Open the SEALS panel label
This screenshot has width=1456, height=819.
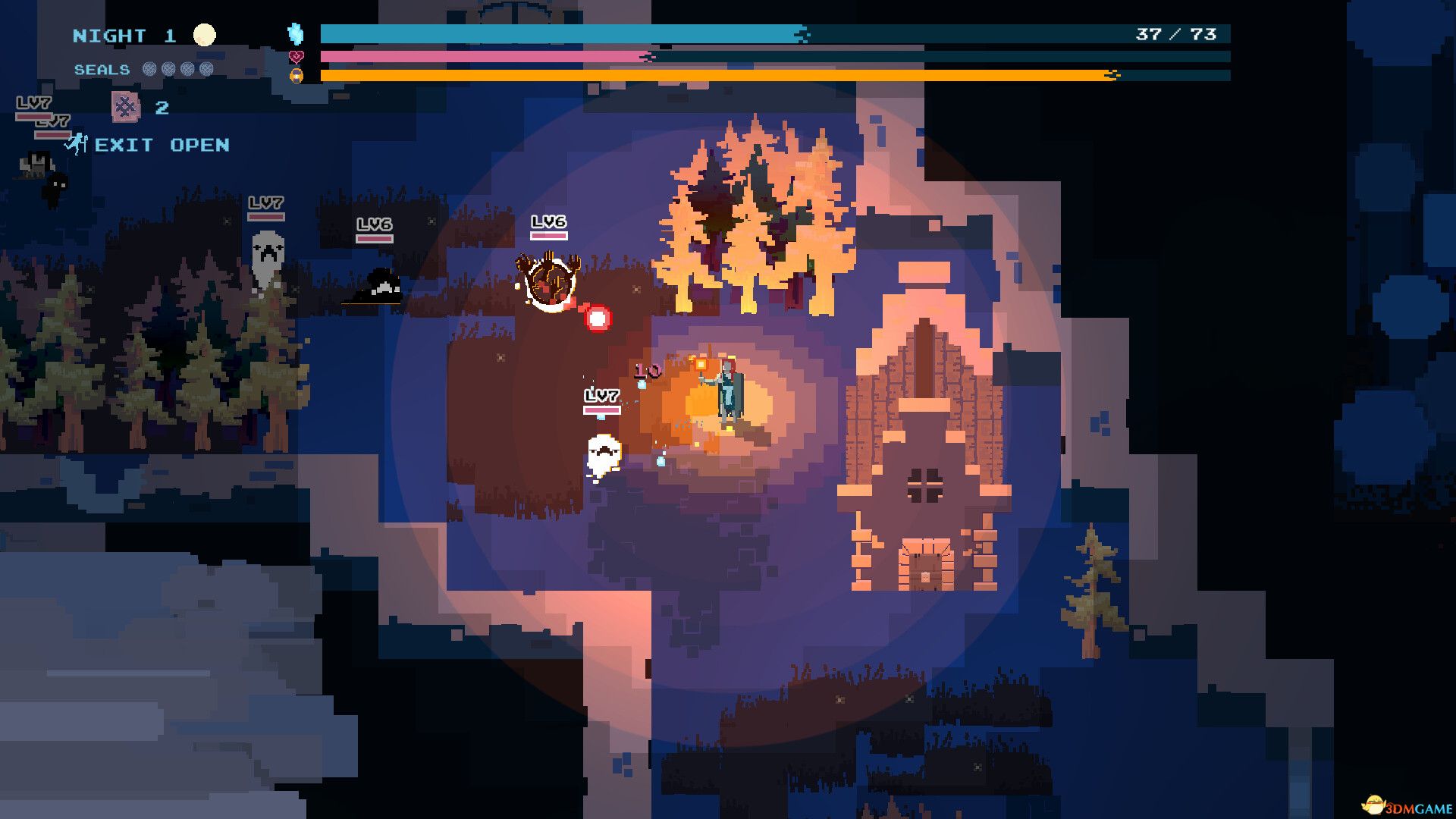(x=101, y=70)
